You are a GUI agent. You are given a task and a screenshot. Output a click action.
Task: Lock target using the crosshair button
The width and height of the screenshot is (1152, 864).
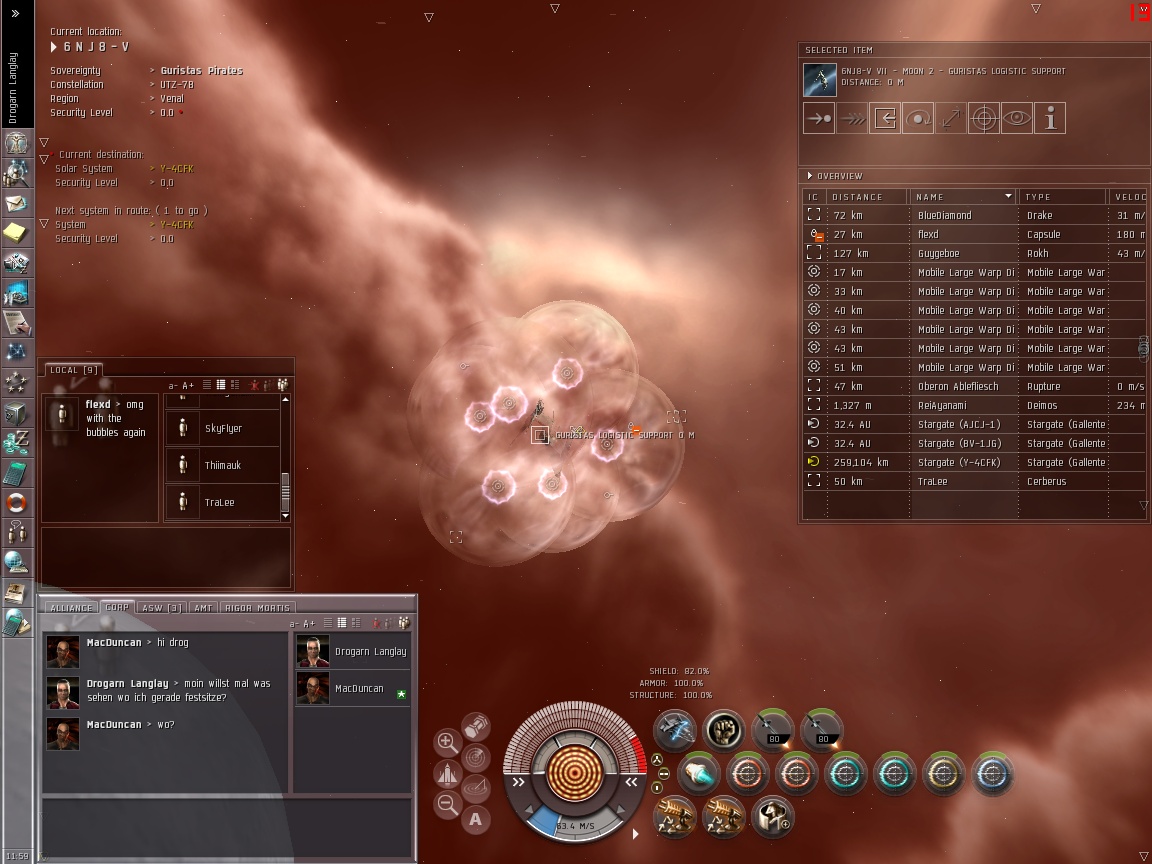point(984,119)
